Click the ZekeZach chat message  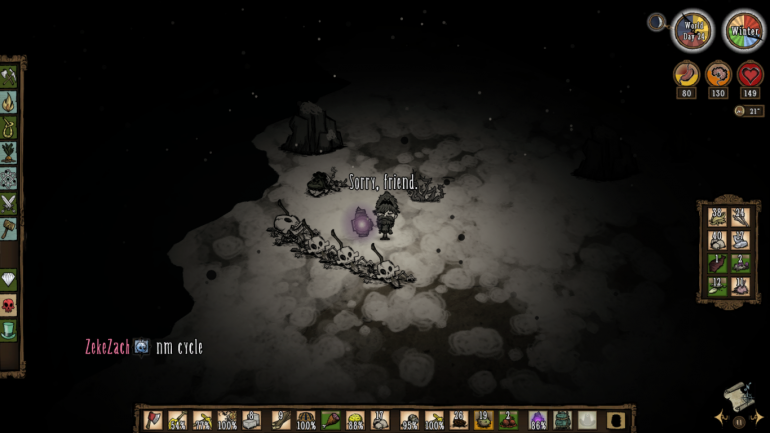pyautogui.click(x=144, y=347)
